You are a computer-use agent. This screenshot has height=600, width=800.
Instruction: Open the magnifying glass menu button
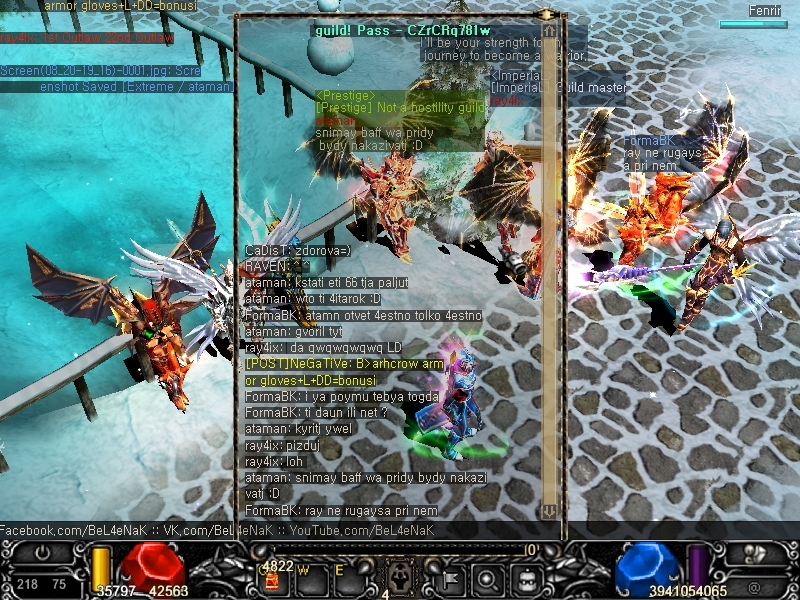coord(487,578)
